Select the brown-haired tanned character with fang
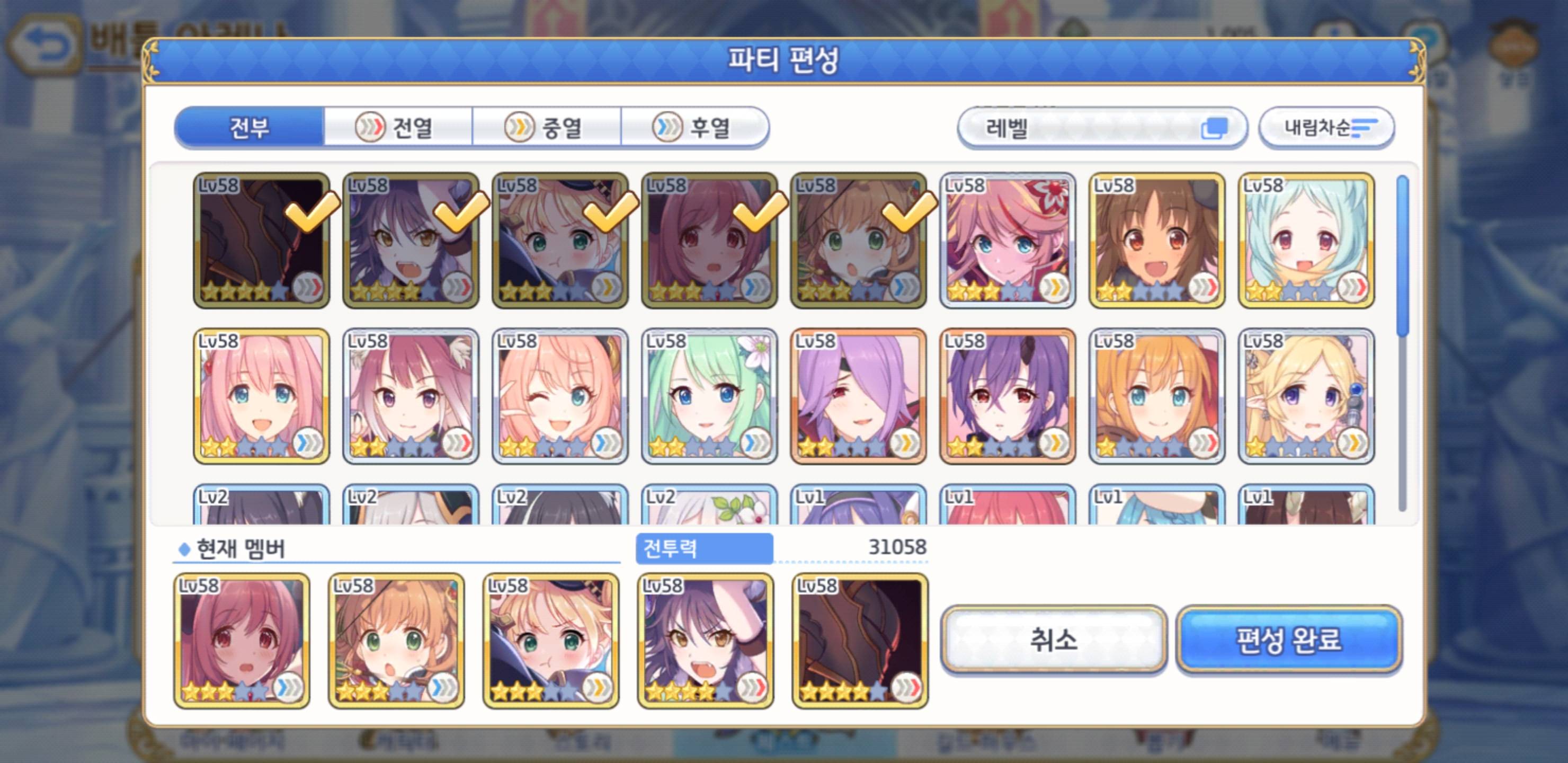The height and width of the screenshot is (763, 1568). pyautogui.click(x=1156, y=241)
